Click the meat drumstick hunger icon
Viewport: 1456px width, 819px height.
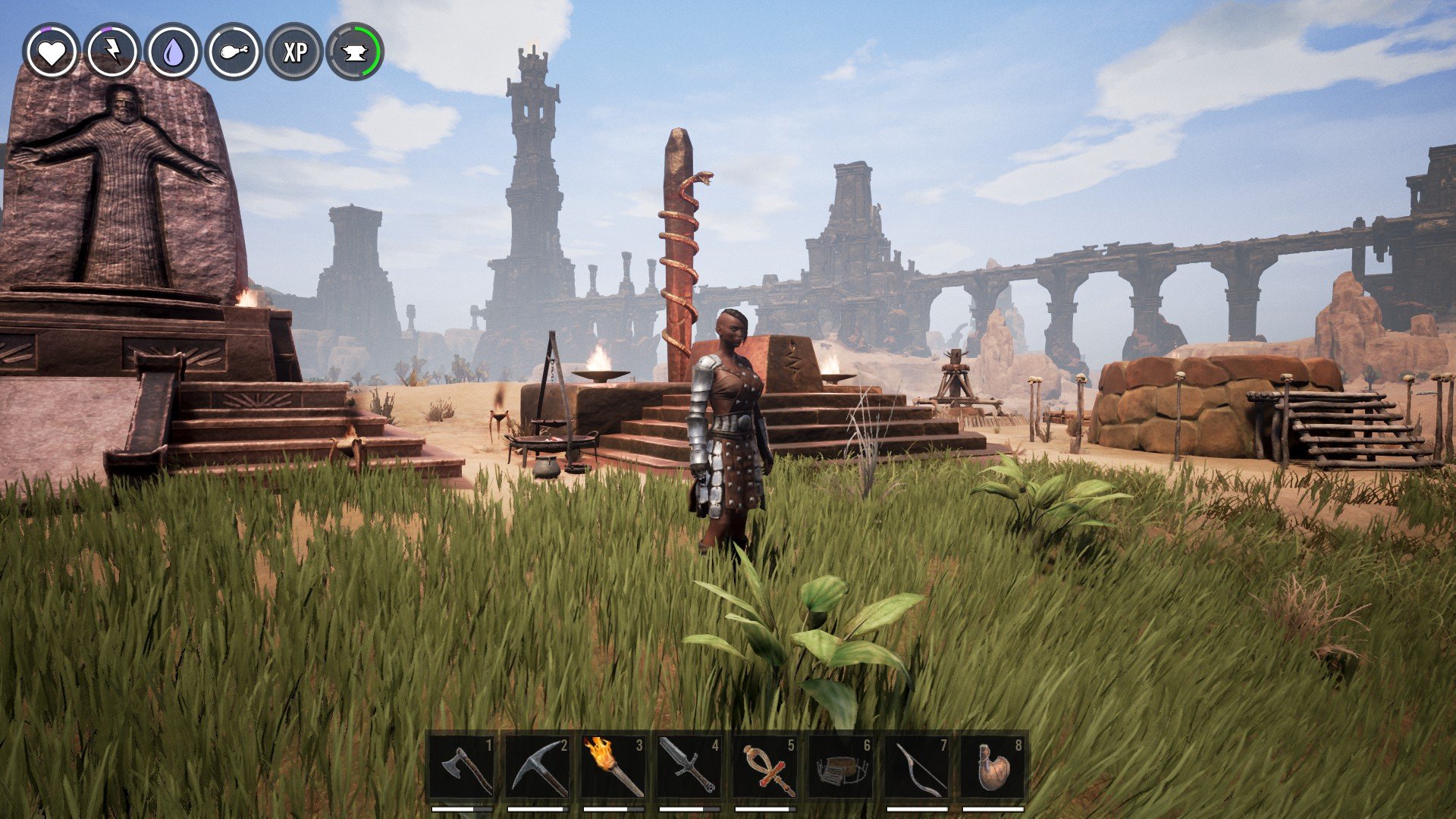click(x=234, y=52)
